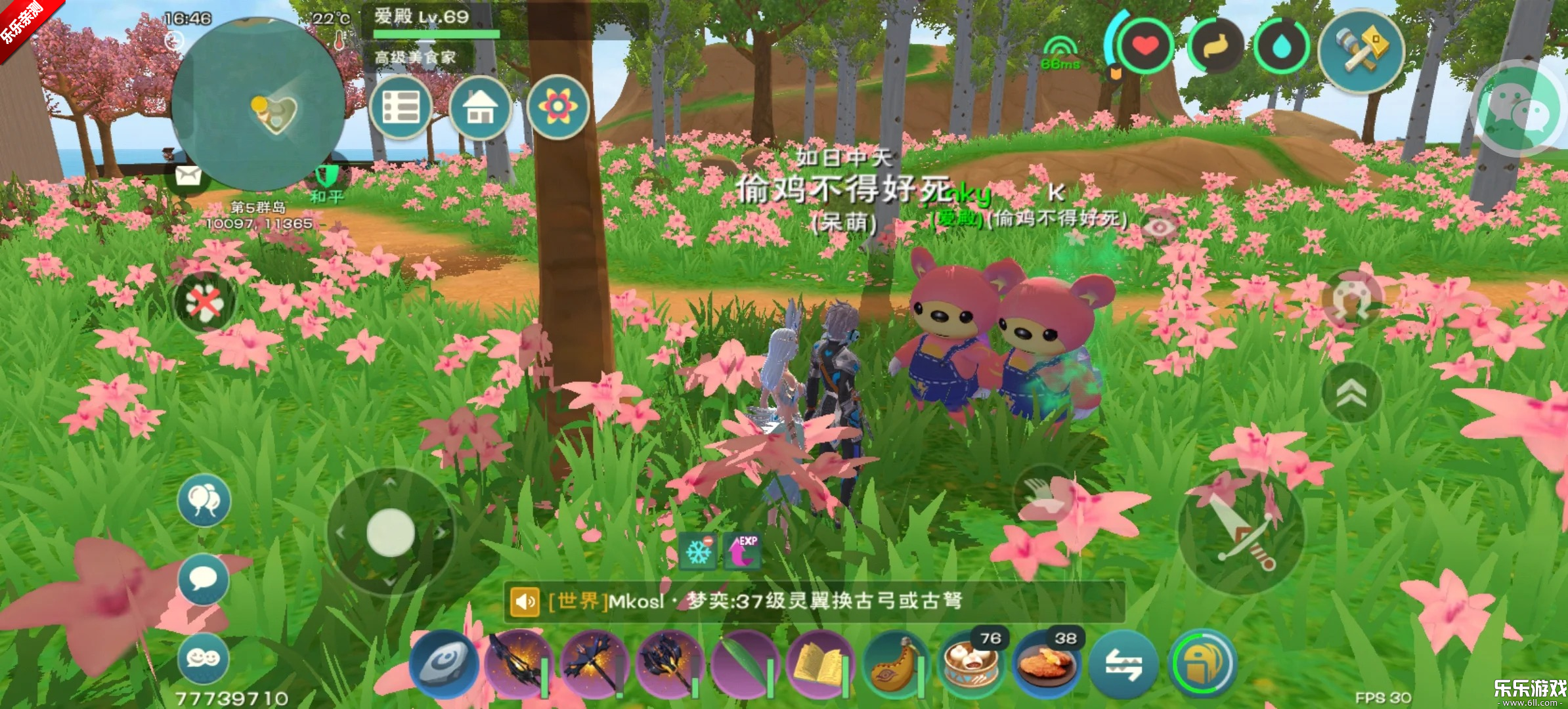Select the green leaf hotbar slot
Screen dimensions: 1568x709
click(x=745, y=665)
